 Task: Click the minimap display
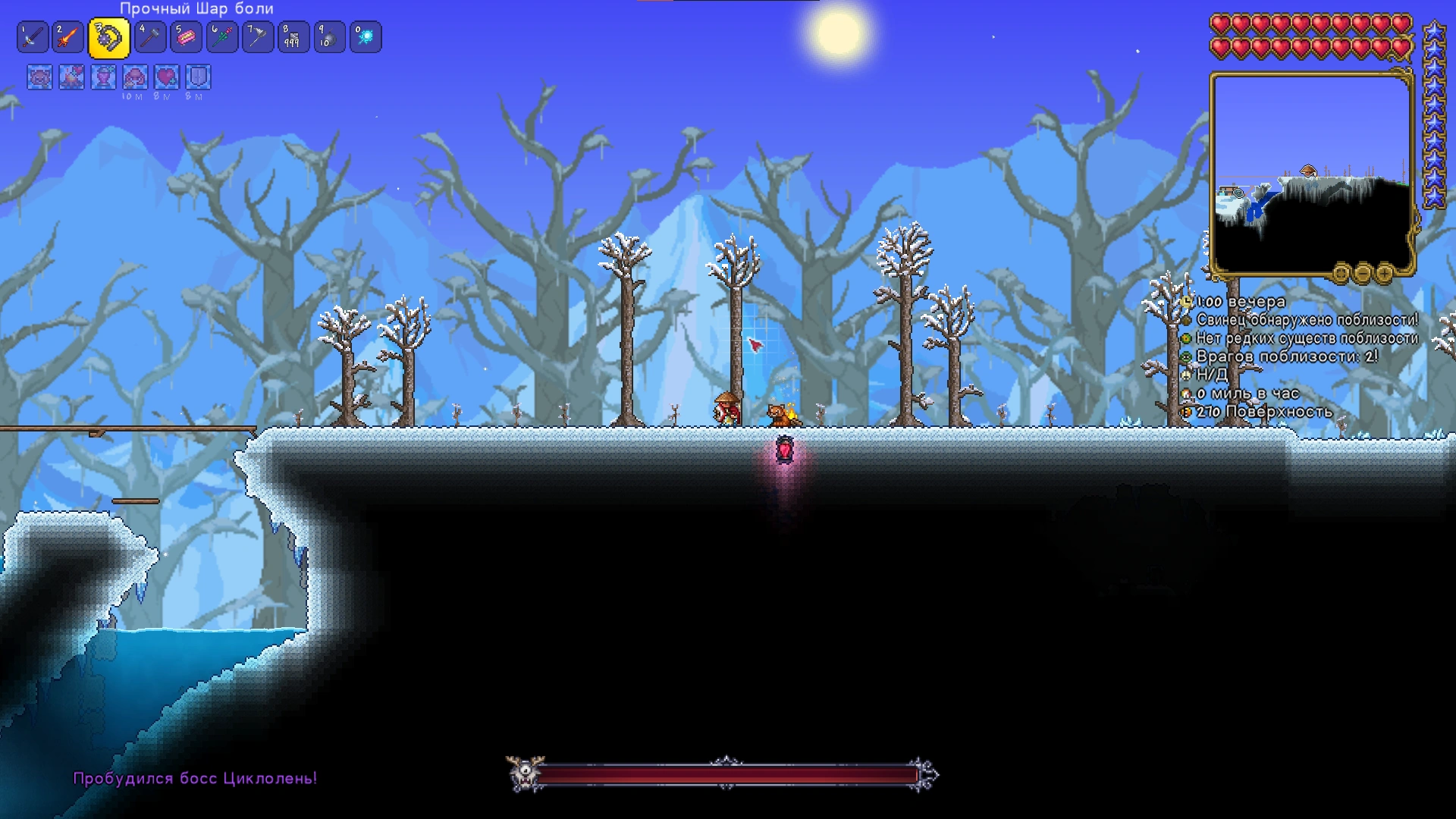click(1311, 174)
